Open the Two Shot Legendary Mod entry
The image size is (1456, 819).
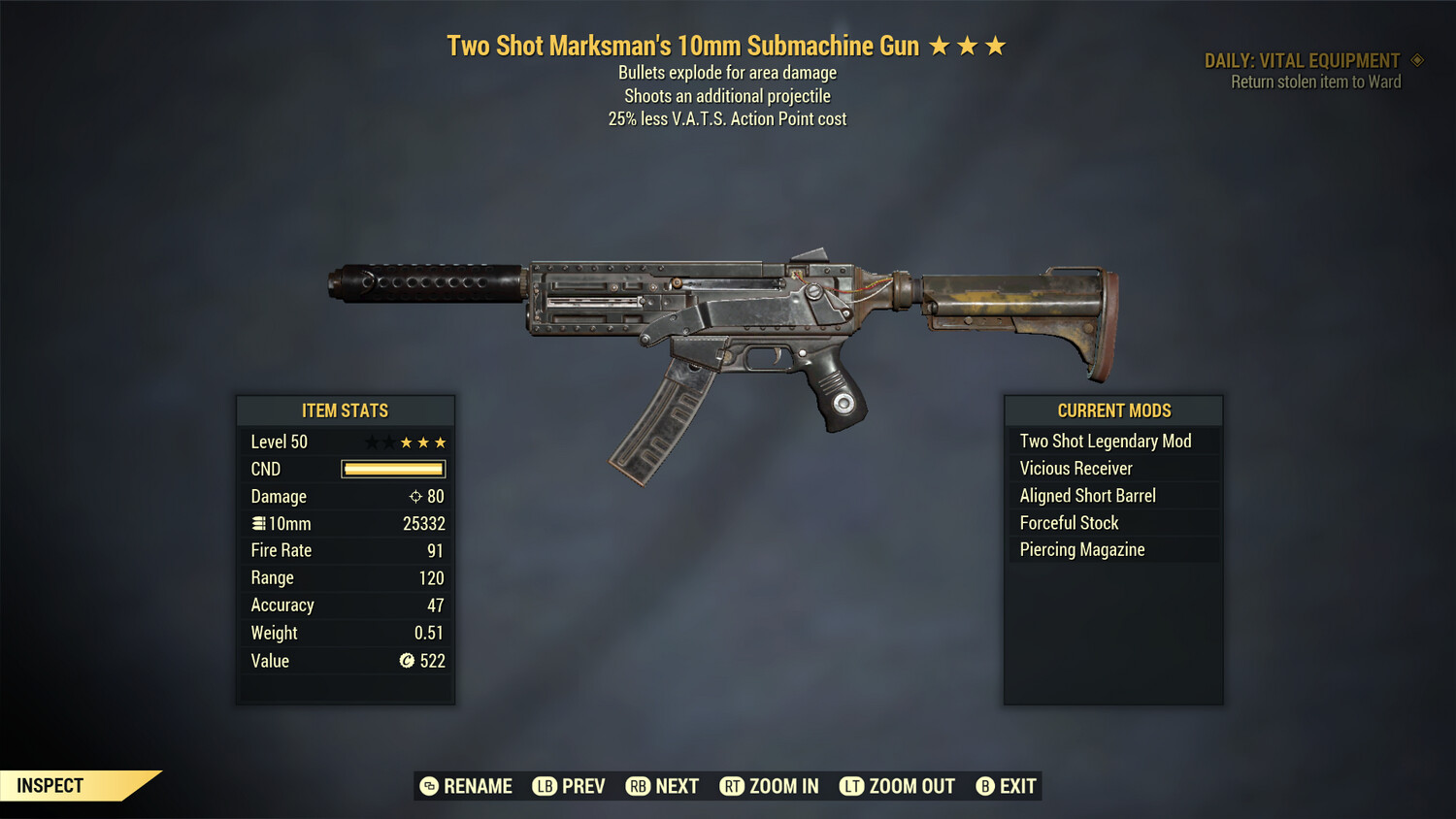1105,441
